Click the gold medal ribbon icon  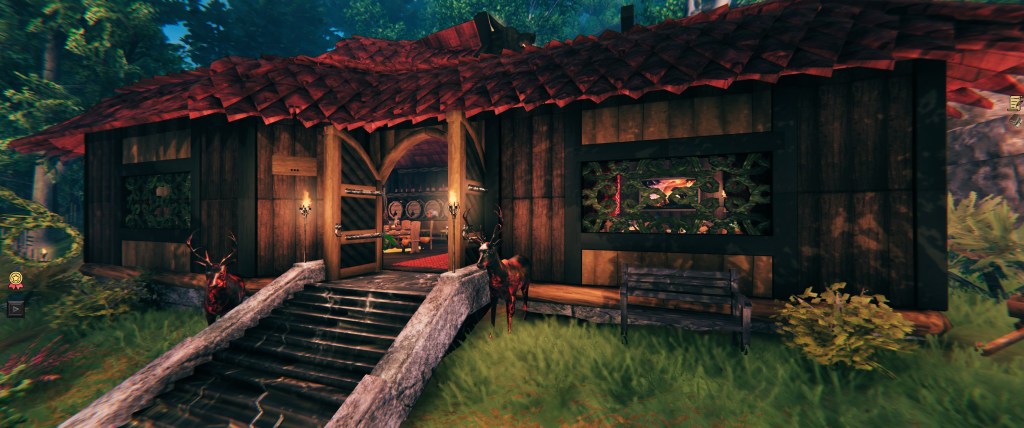[x=16, y=281]
